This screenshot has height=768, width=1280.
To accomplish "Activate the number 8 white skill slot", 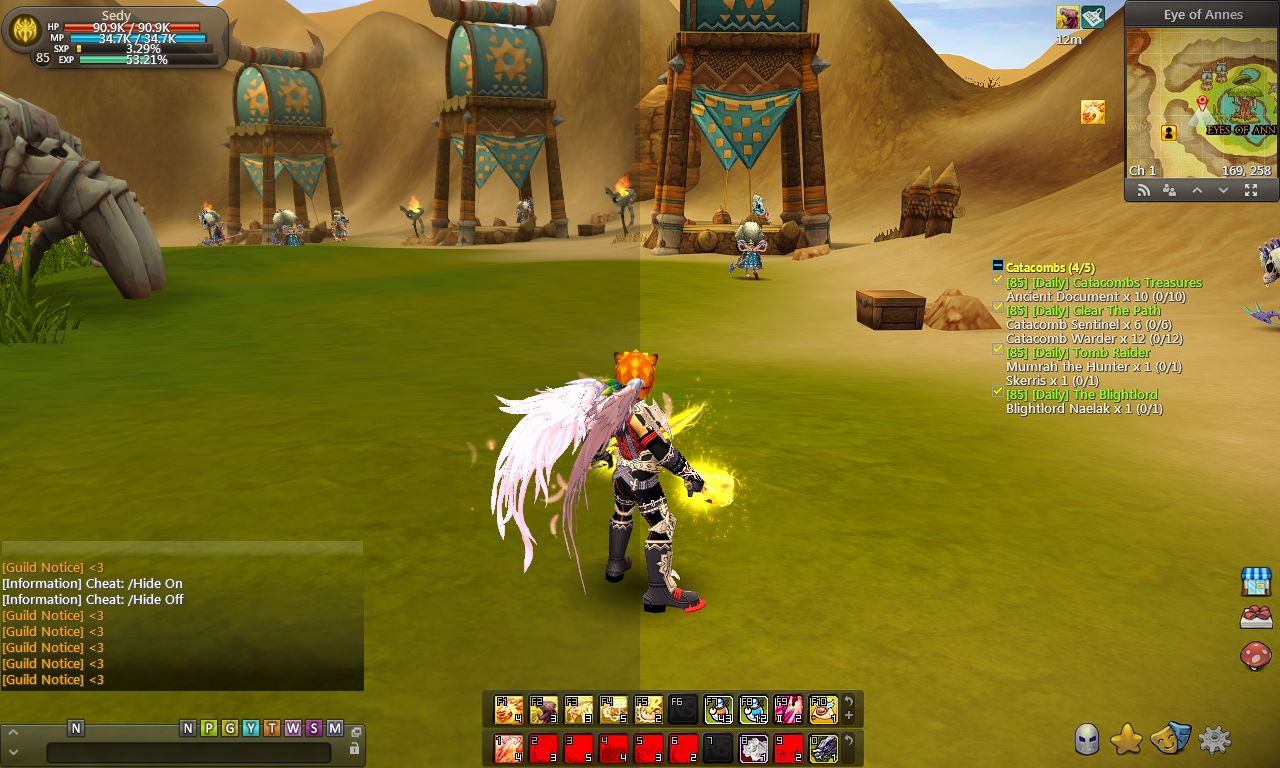I will click(753, 748).
